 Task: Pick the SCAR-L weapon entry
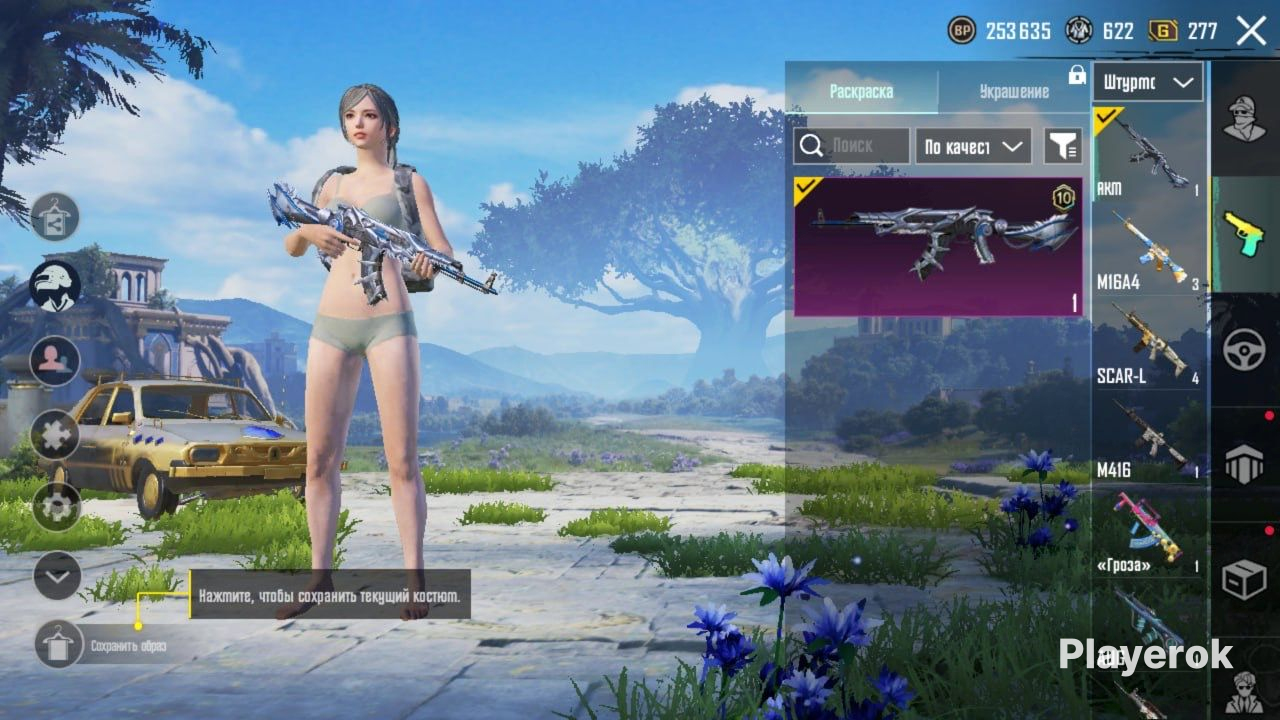pyautogui.click(x=1148, y=342)
